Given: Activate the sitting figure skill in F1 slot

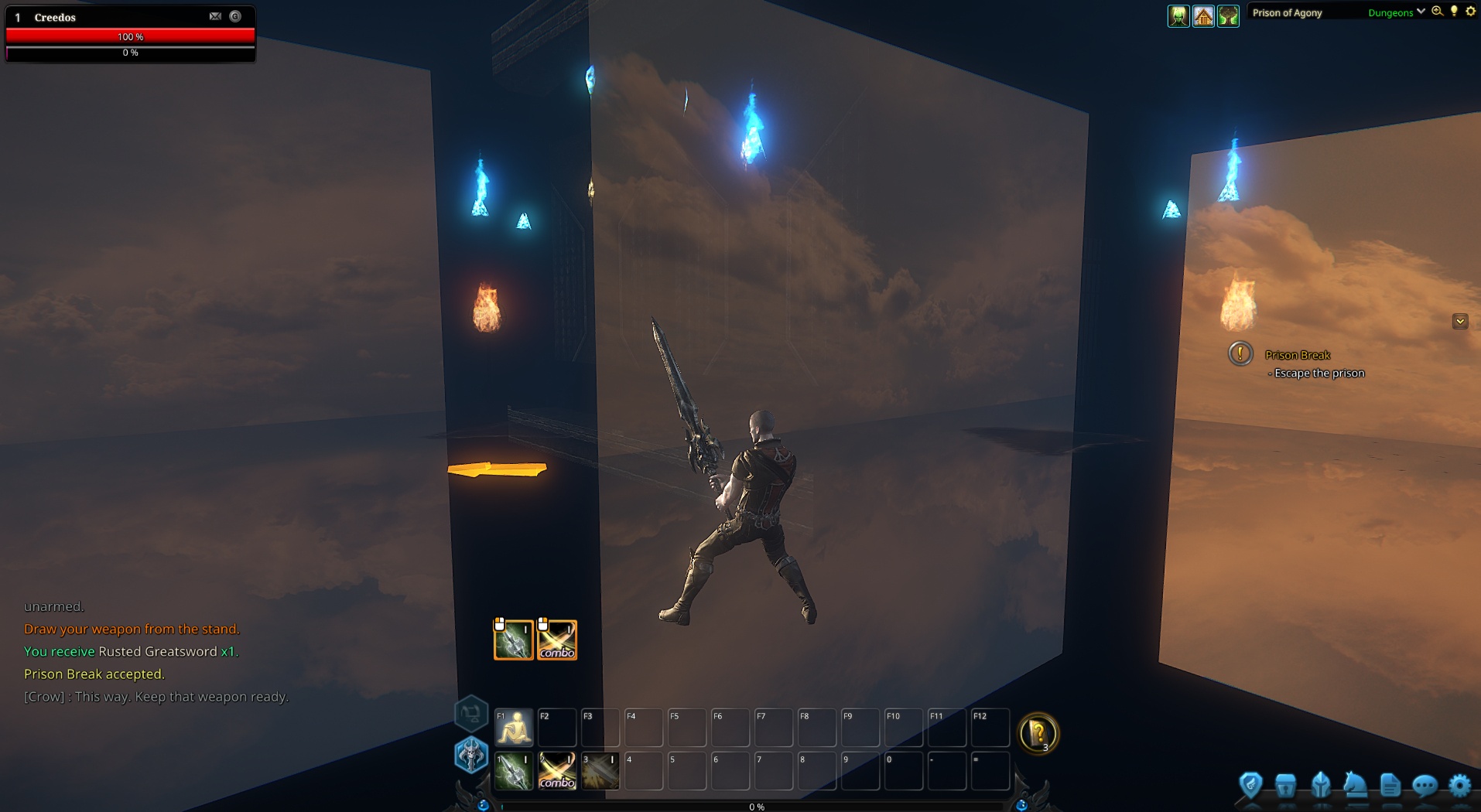Looking at the screenshot, I should pos(514,728).
